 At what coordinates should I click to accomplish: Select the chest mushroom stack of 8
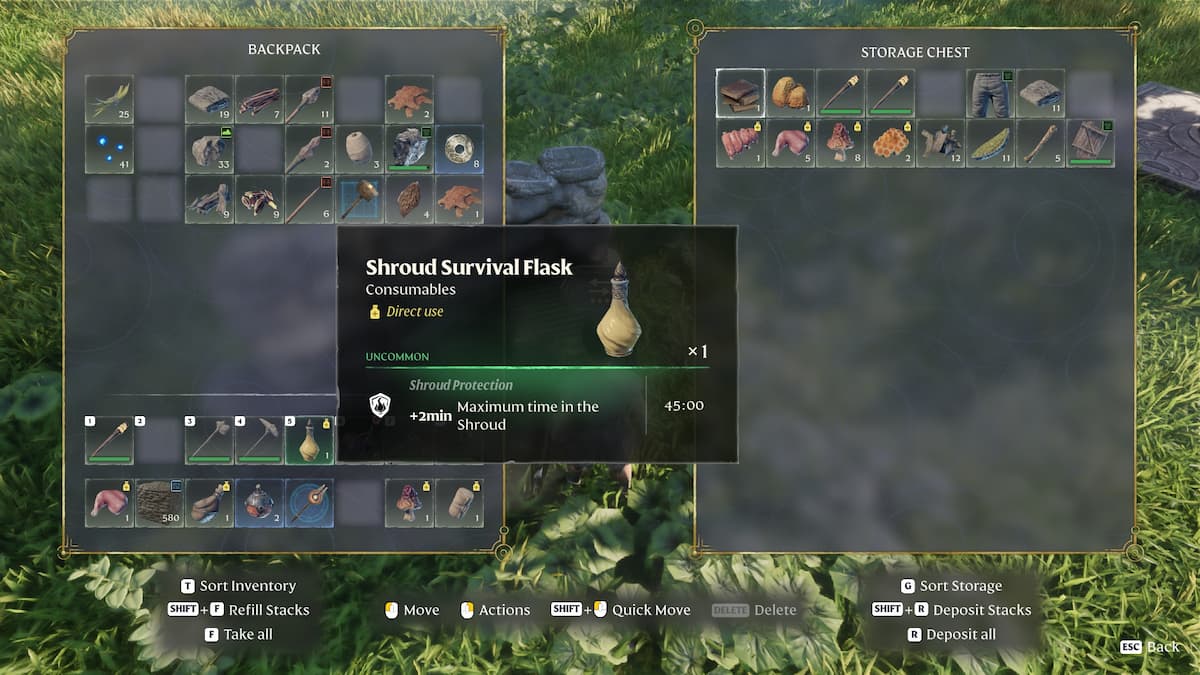point(841,143)
